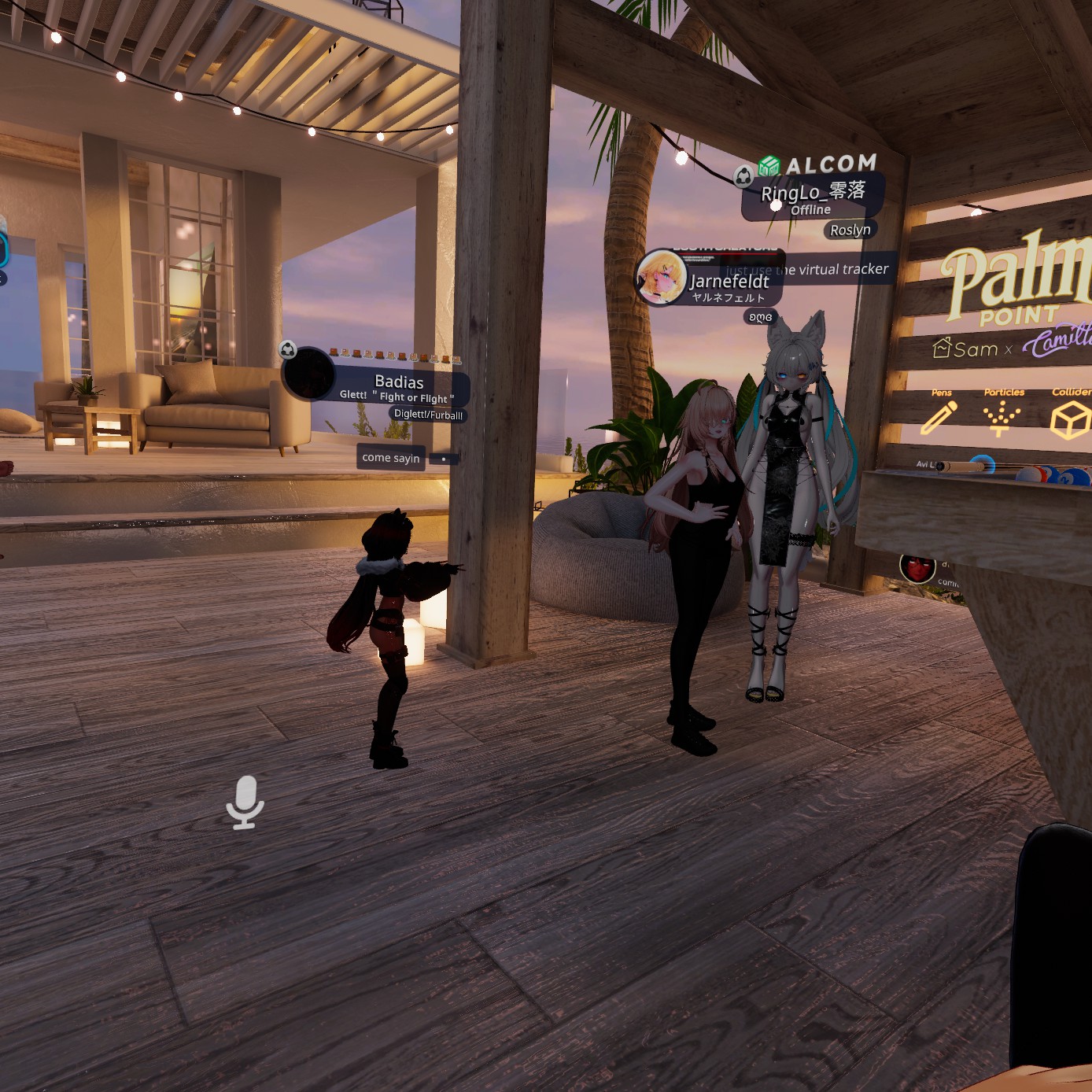1092x1092 pixels.
Task: Toggle the Pens pencil button
Action: (939, 417)
